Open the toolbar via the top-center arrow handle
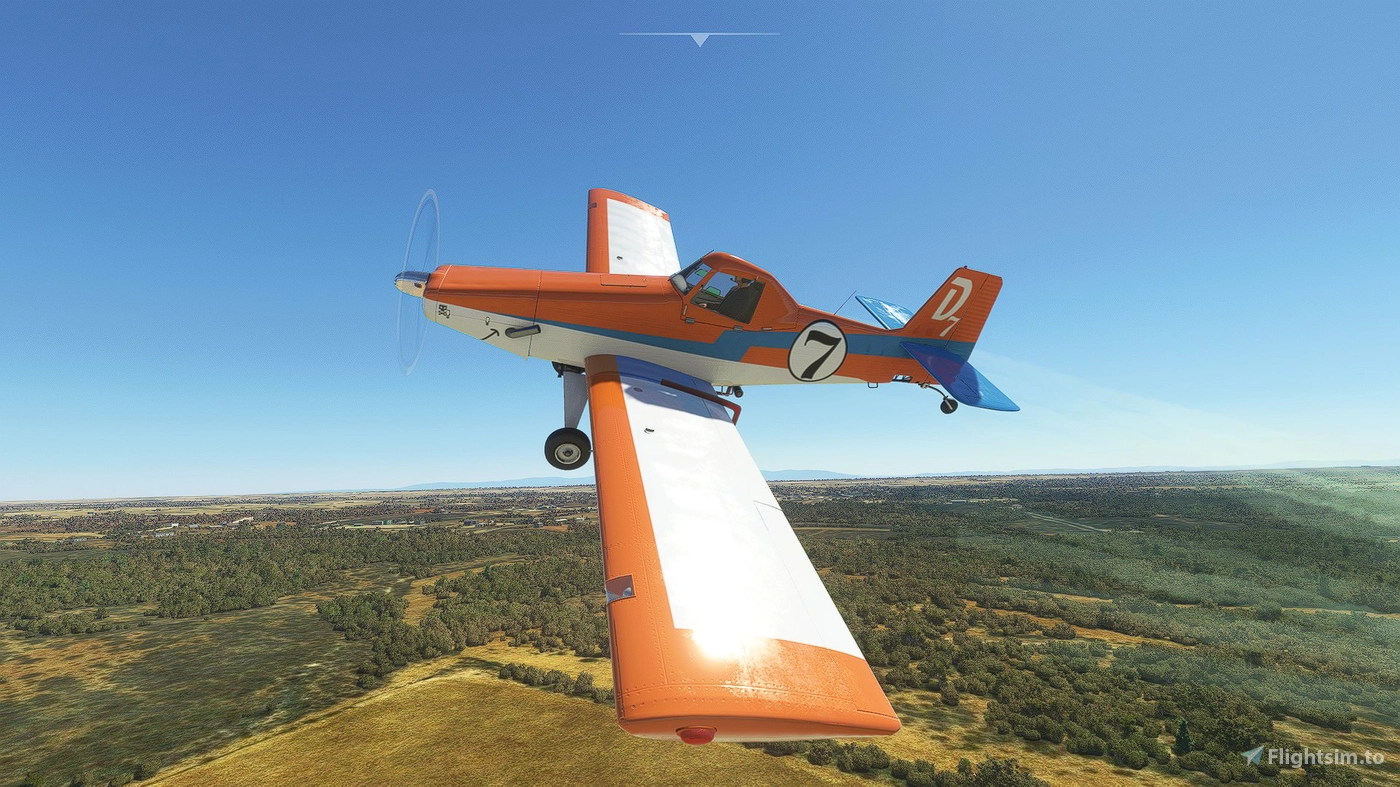This screenshot has height=787, width=1400. (699, 39)
